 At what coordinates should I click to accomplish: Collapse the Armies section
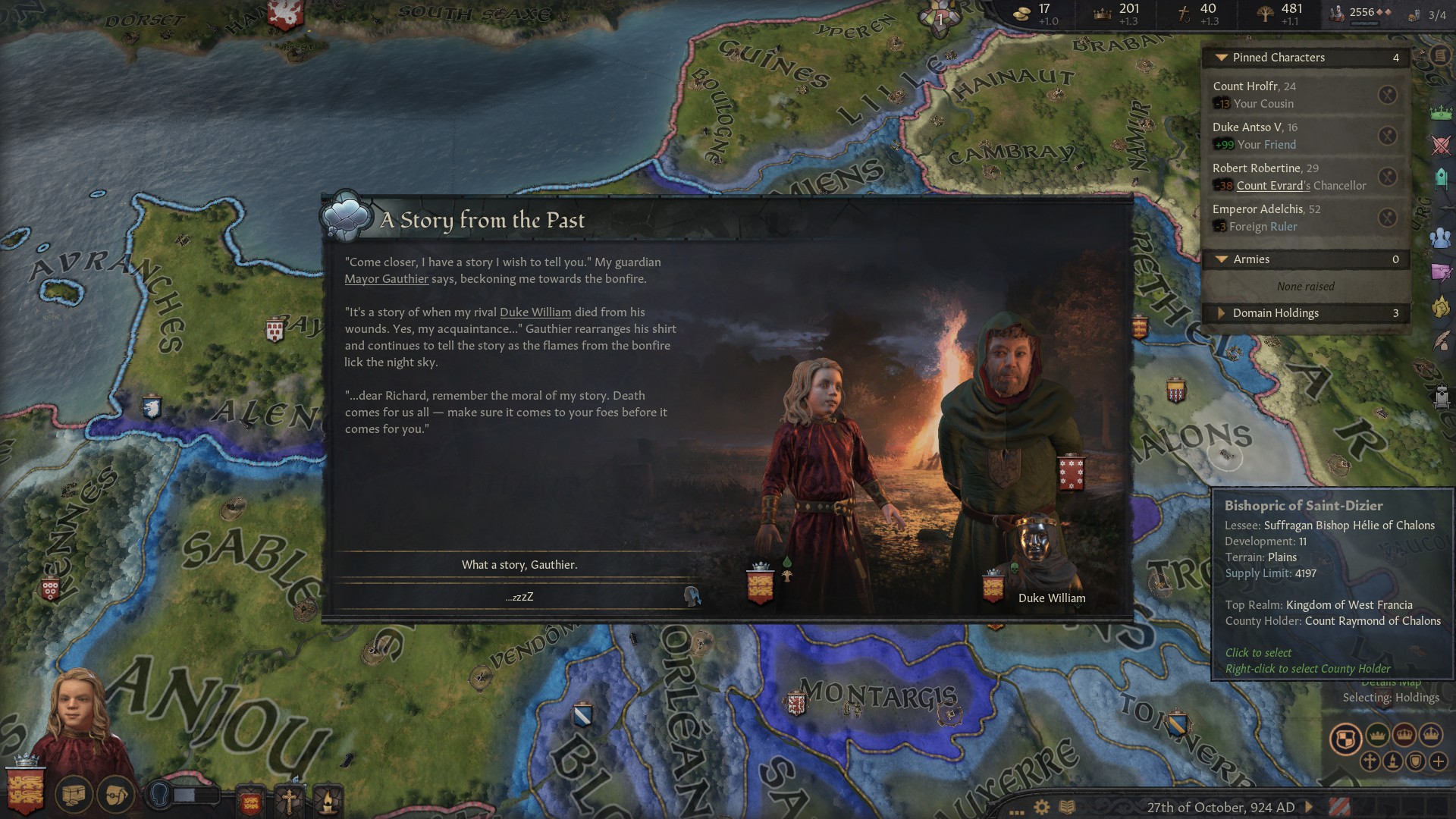click(1222, 259)
